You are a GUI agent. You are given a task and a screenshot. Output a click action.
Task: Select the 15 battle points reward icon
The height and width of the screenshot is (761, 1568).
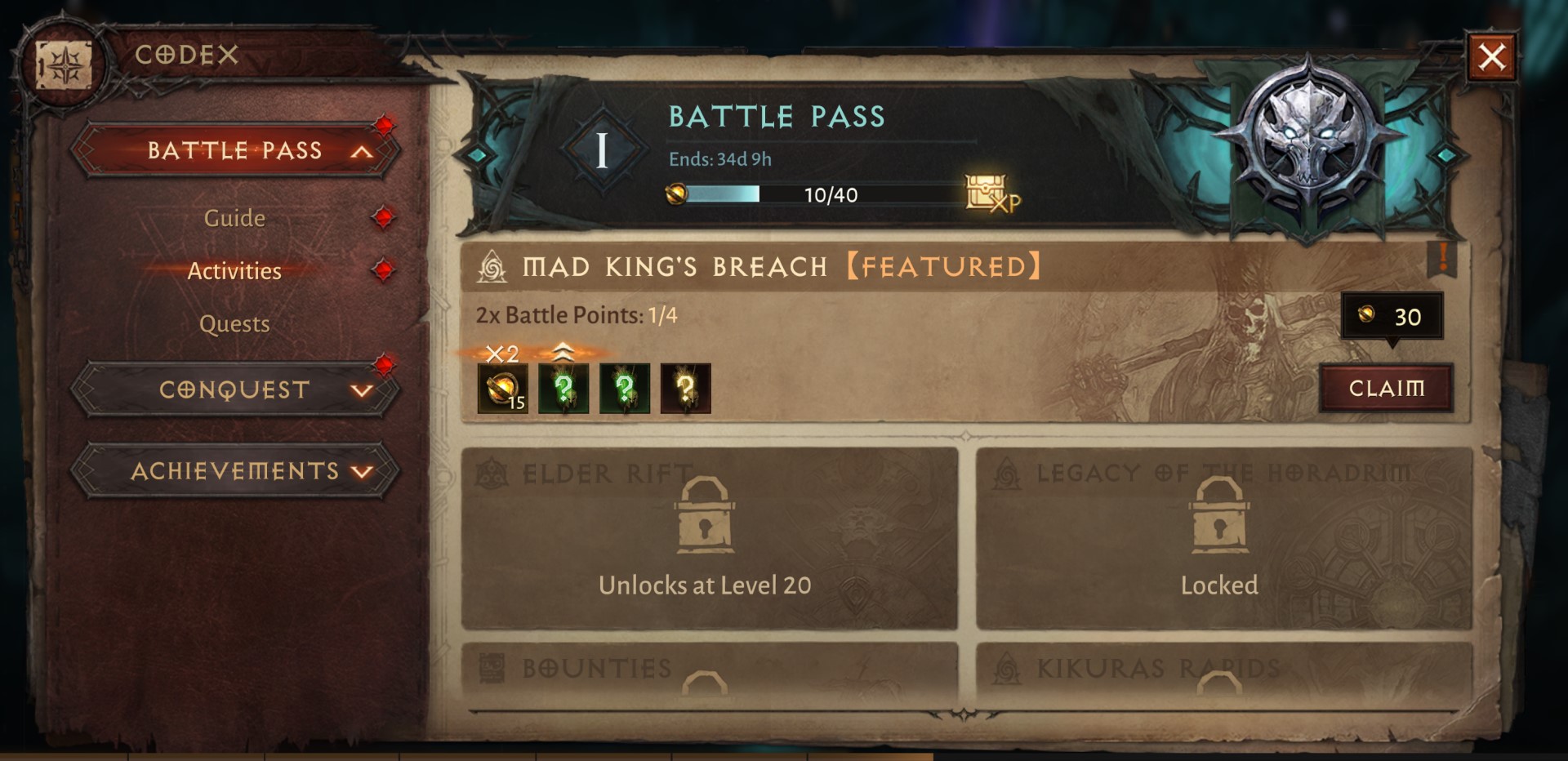tap(502, 388)
